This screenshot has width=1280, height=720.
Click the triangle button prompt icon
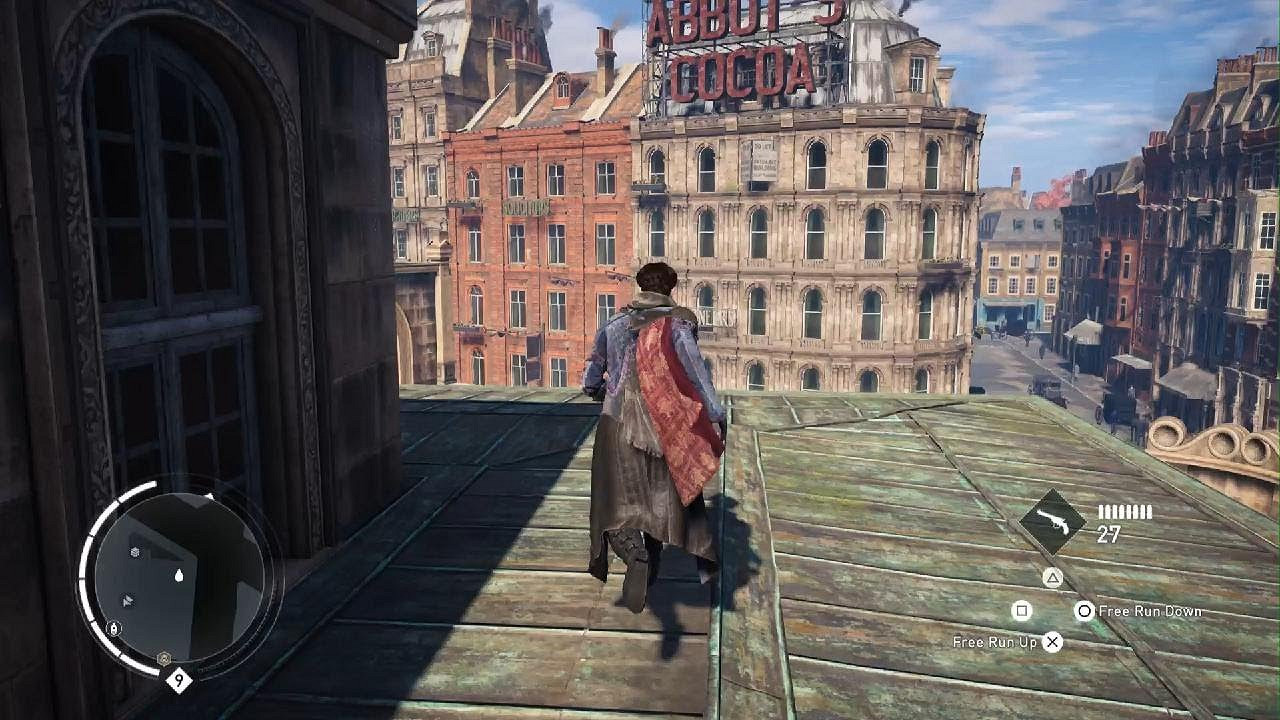point(1052,578)
